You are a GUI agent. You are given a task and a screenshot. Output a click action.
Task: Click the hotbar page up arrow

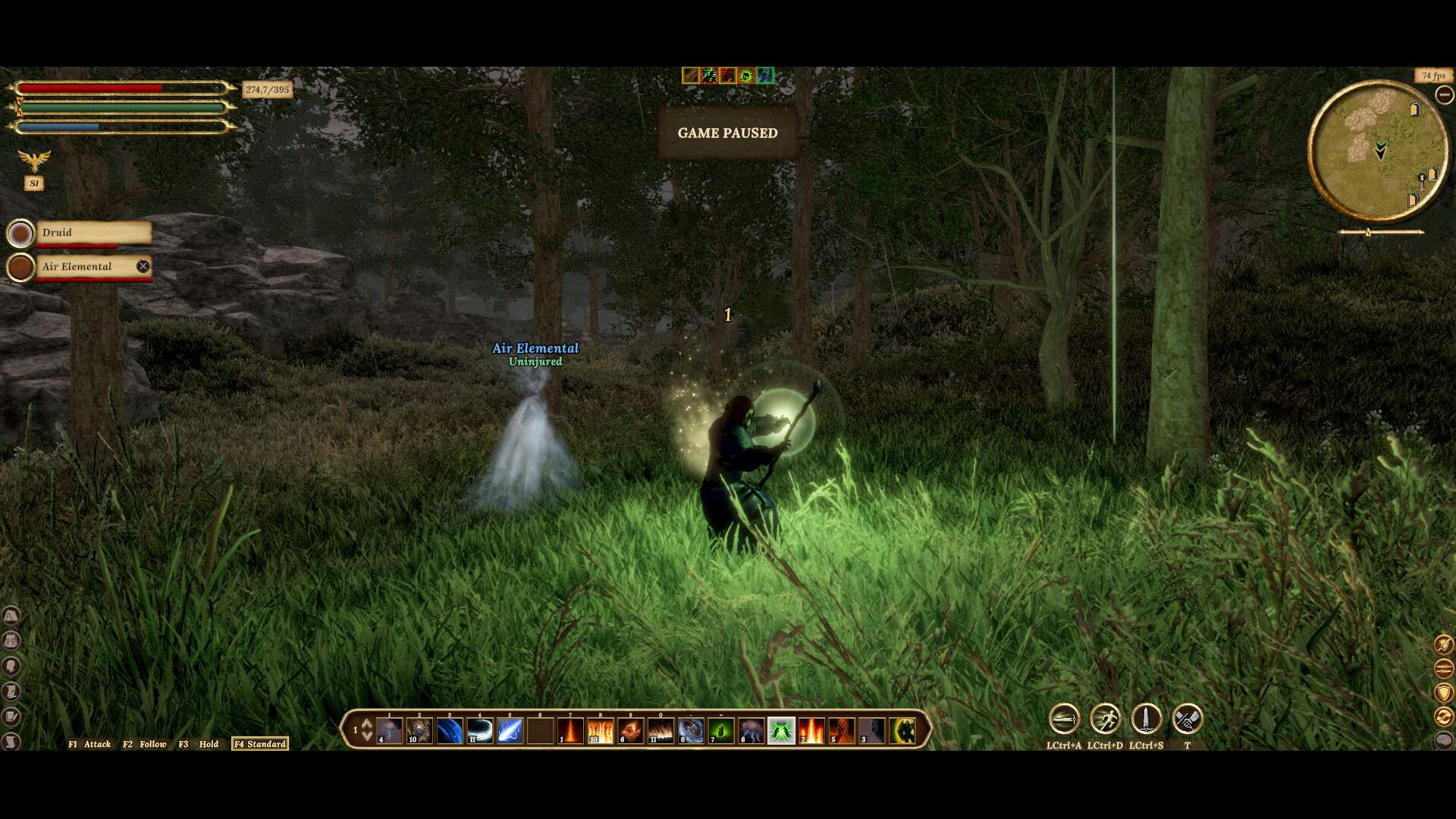click(x=367, y=723)
